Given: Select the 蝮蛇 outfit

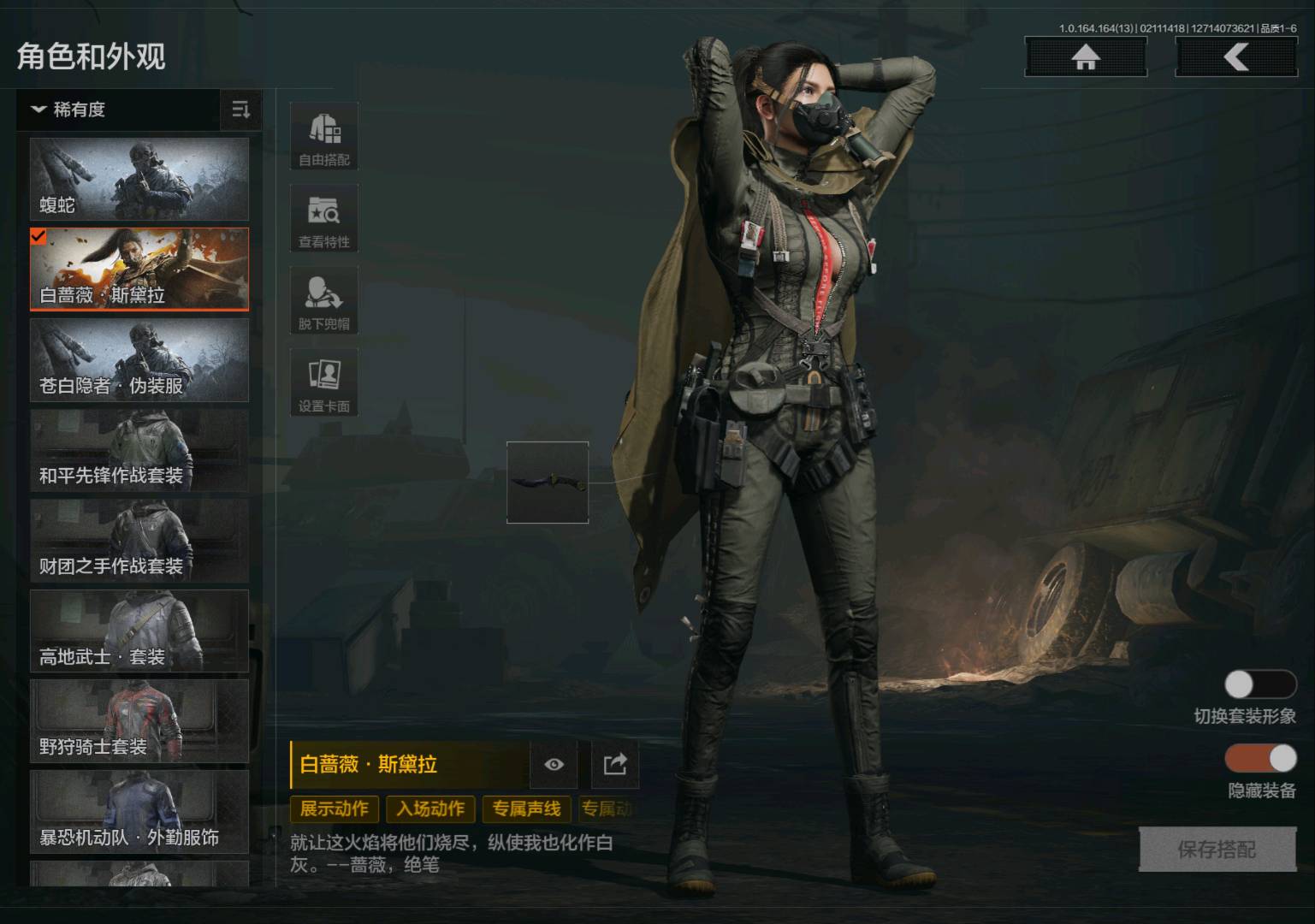Looking at the screenshot, I should click(x=139, y=180).
